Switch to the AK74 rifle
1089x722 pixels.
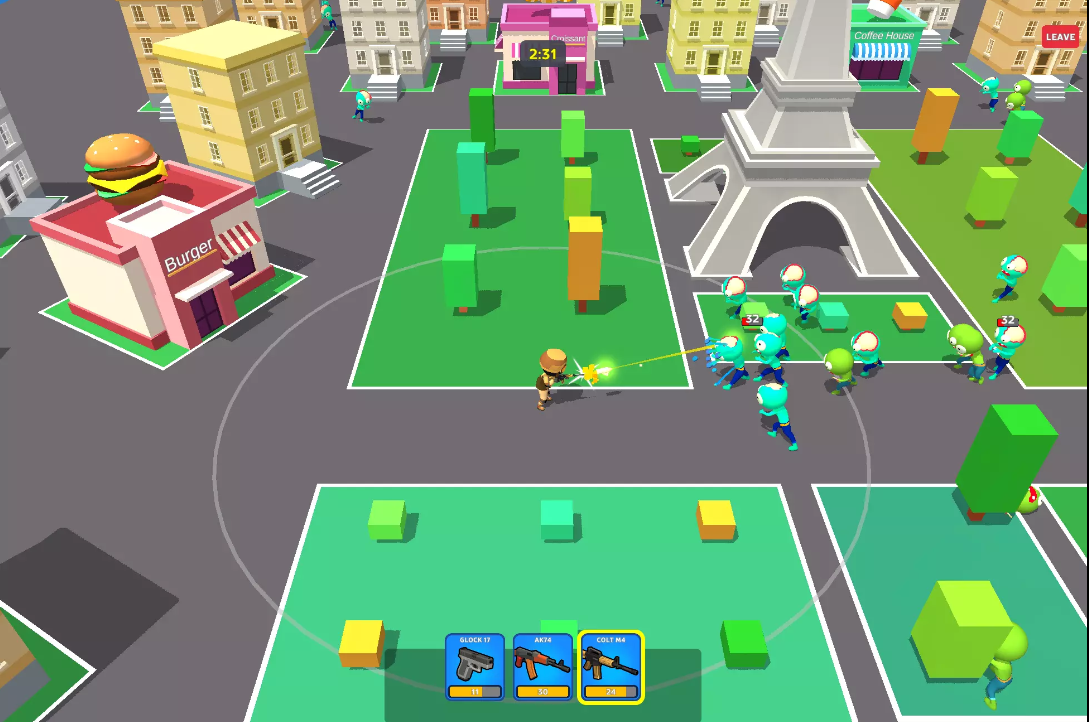click(543, 666)
